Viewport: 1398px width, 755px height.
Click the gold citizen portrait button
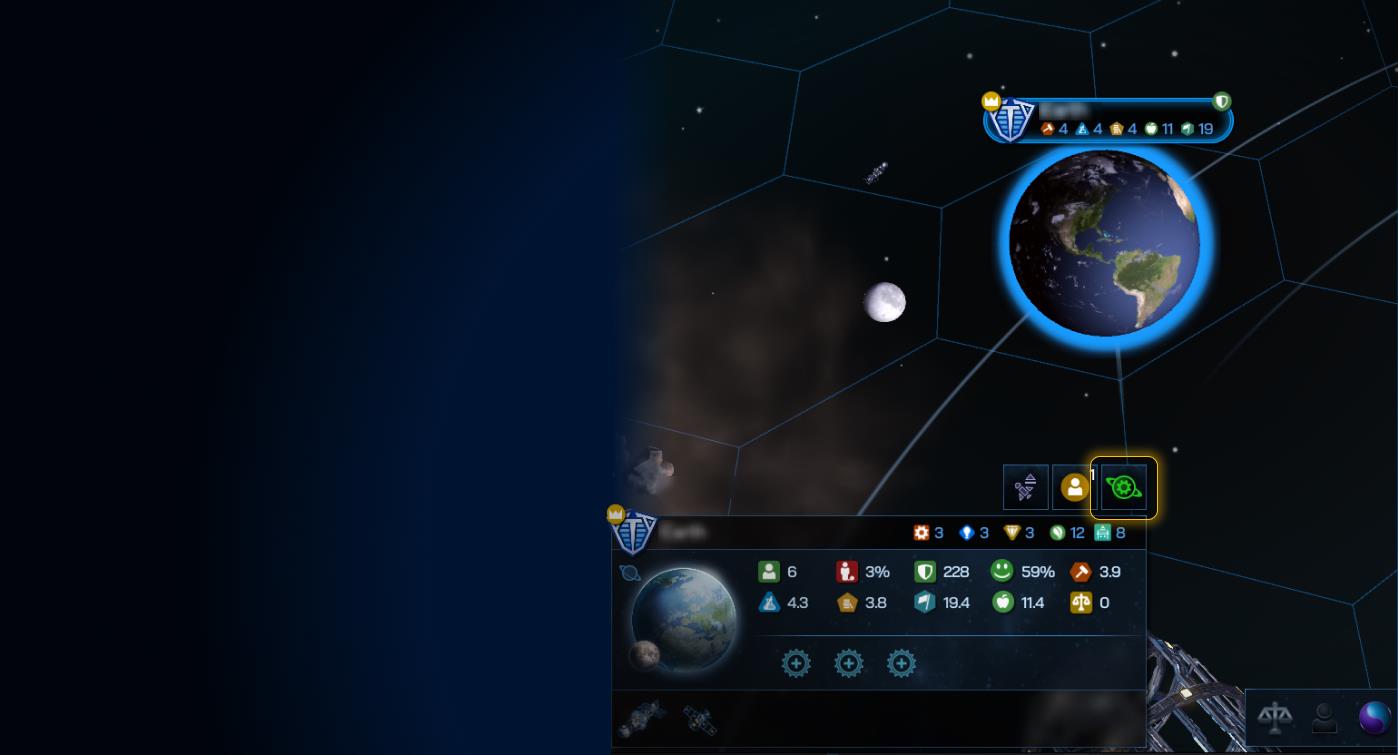1075,488
